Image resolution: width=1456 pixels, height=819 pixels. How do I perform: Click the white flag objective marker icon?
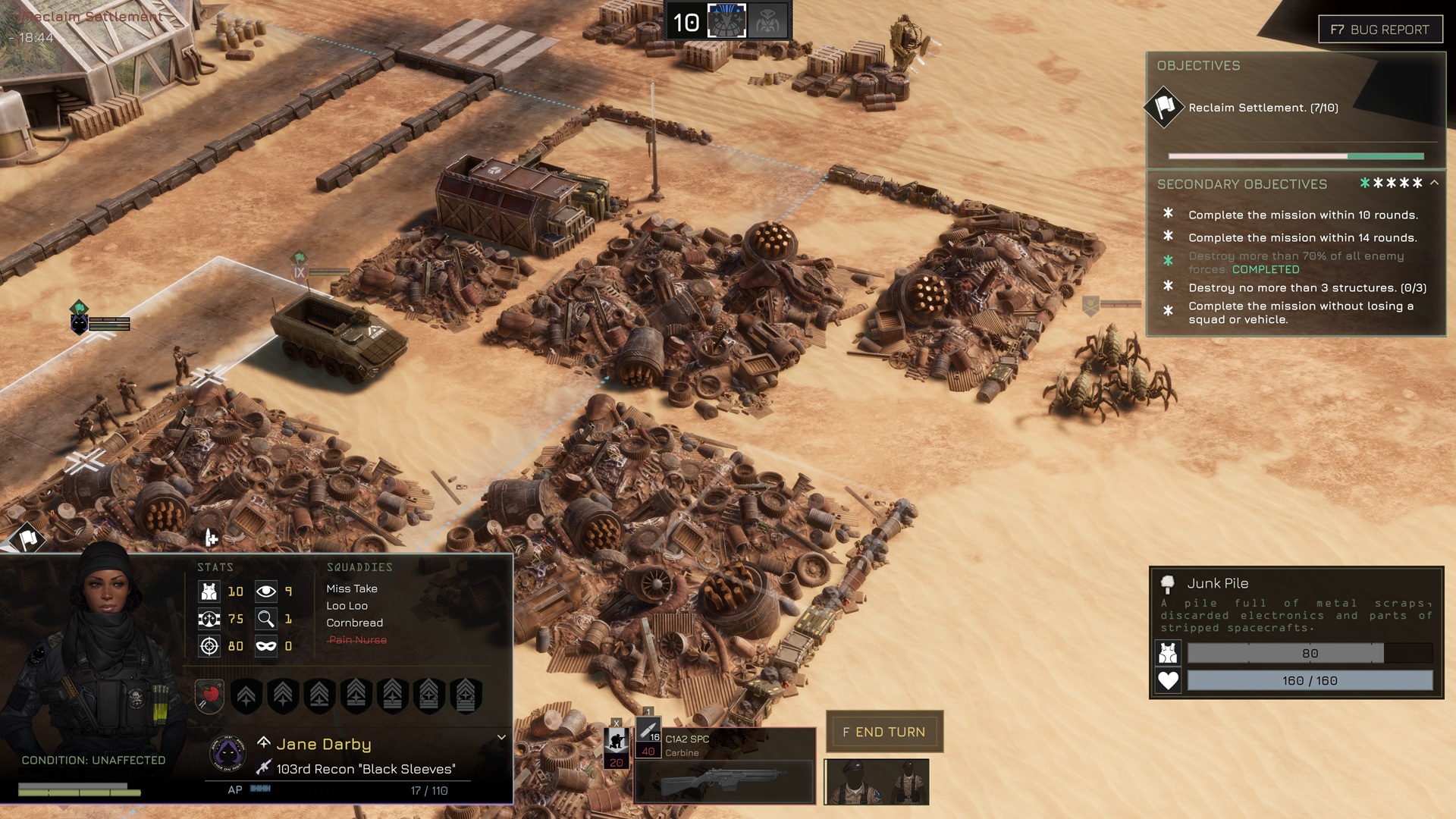[x=28, y=539]
